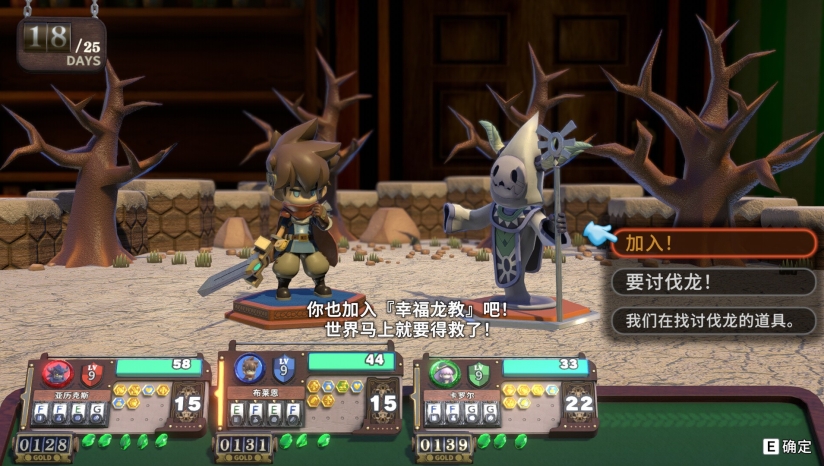Select the 要讨伐龙! reply
This screenshot has width=824, height=466.
713,282
